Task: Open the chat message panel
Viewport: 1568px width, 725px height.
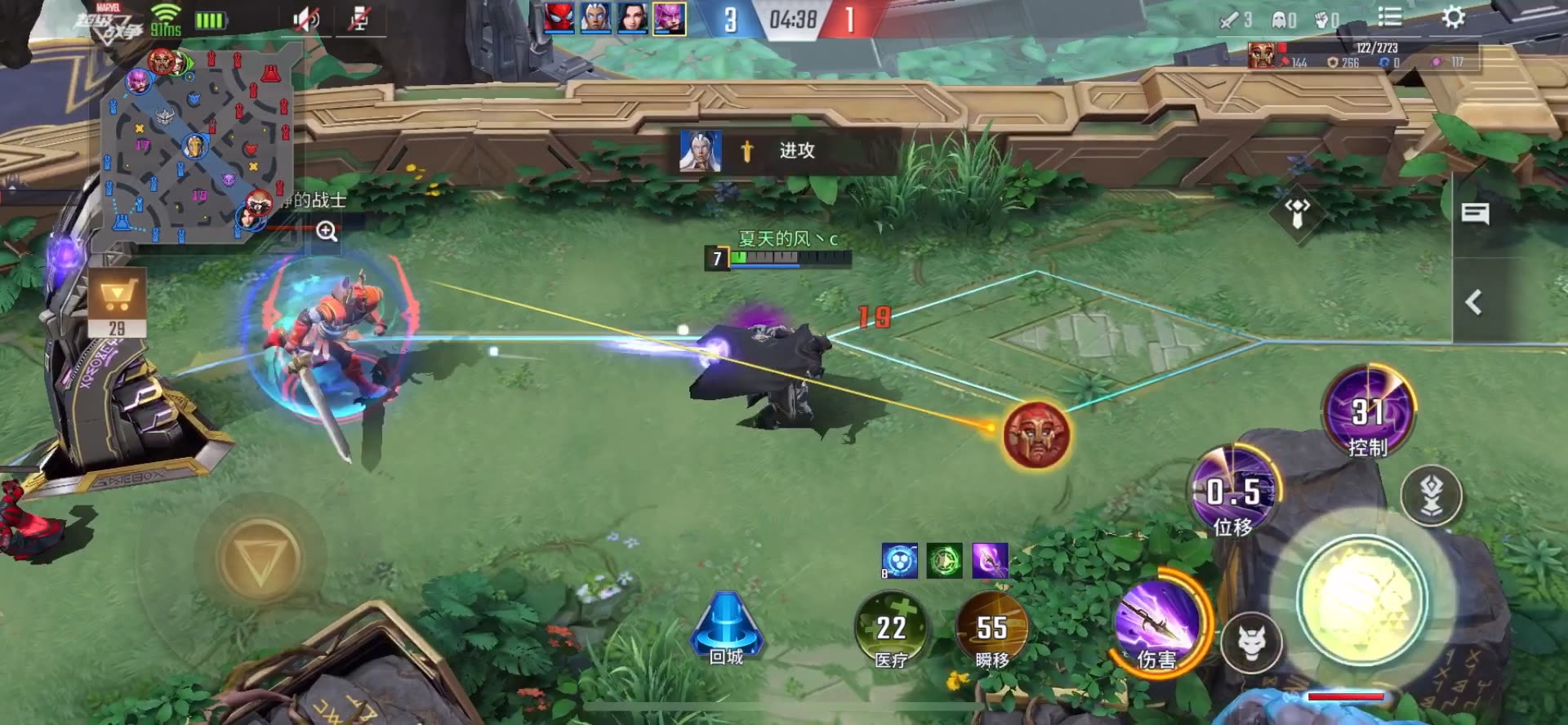Action: (1475, 215)
